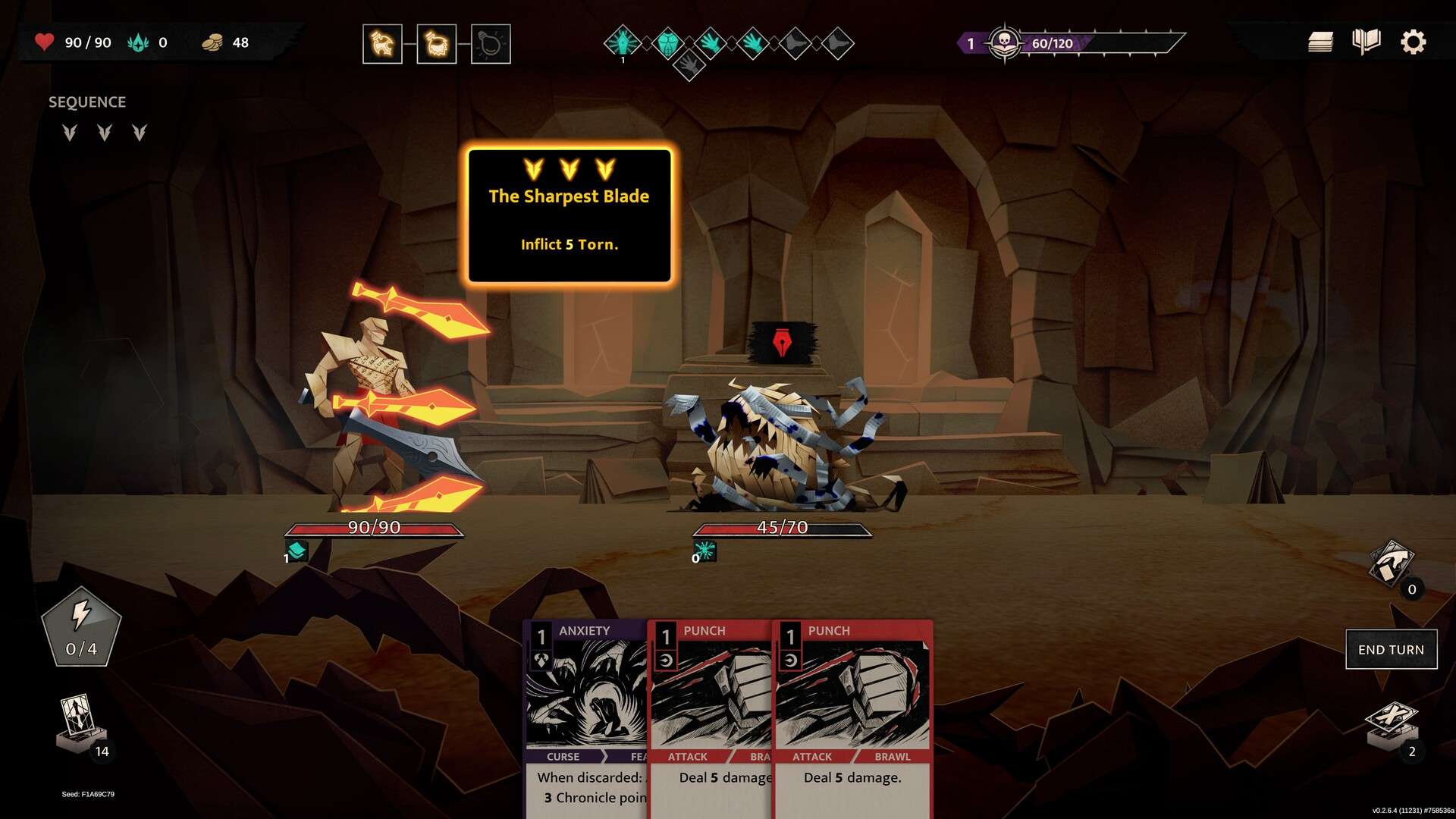
Task: End the current turn
Action: tap(1391, 649)
